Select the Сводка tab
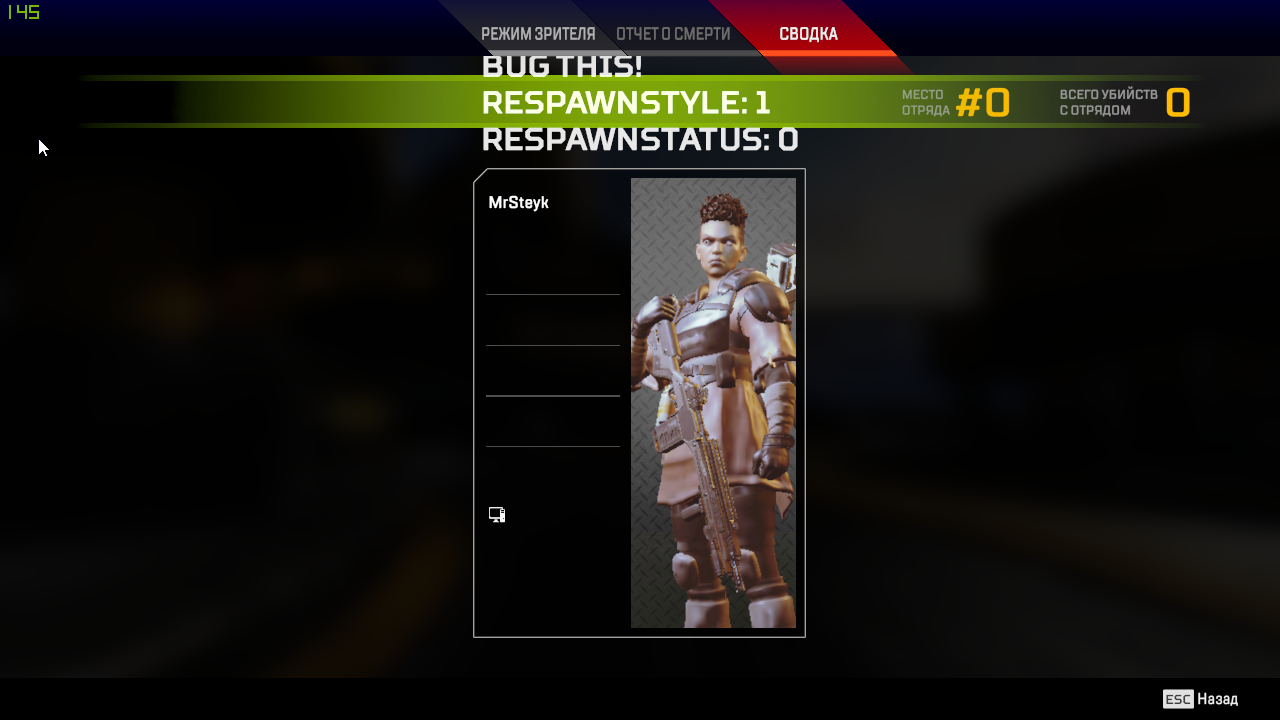Viewport: 1280px width, 720px height. (808, 34)
